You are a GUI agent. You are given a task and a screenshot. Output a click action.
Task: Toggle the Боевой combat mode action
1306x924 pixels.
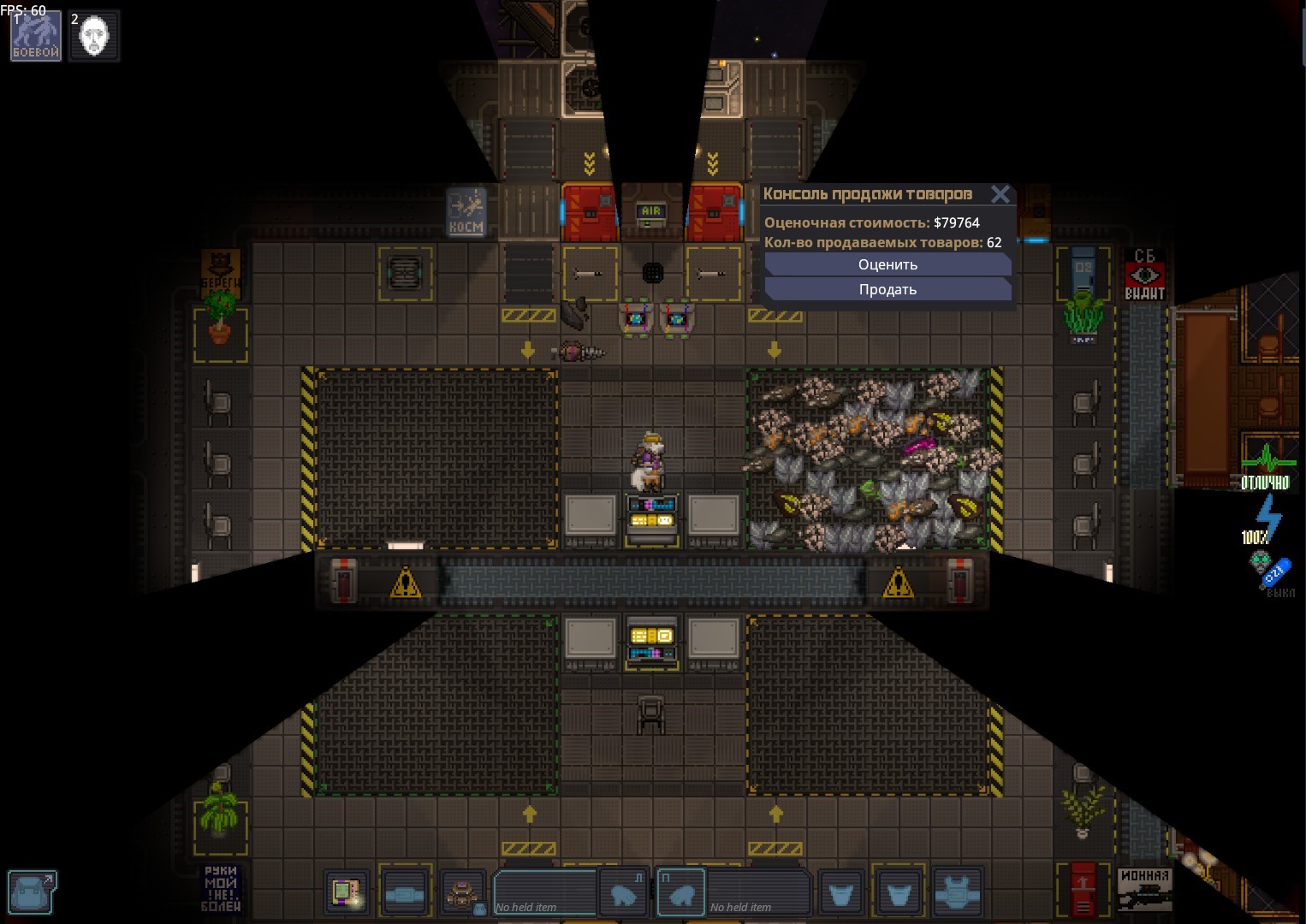[36, 36]
